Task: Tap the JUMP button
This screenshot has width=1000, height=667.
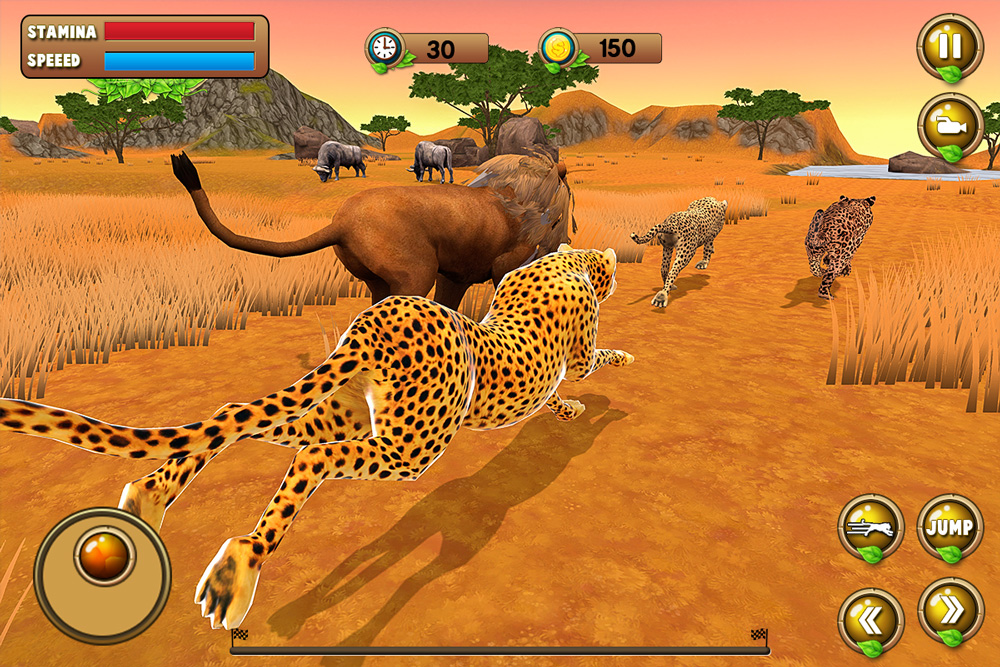Action: click(x=949, y=526)
